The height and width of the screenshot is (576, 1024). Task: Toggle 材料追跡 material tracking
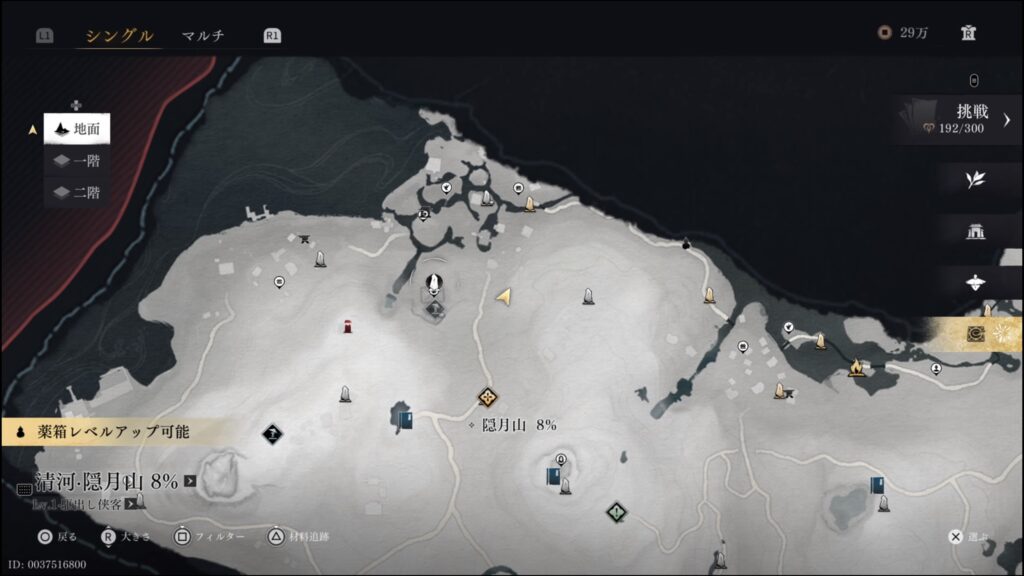[x=298, y=537]
